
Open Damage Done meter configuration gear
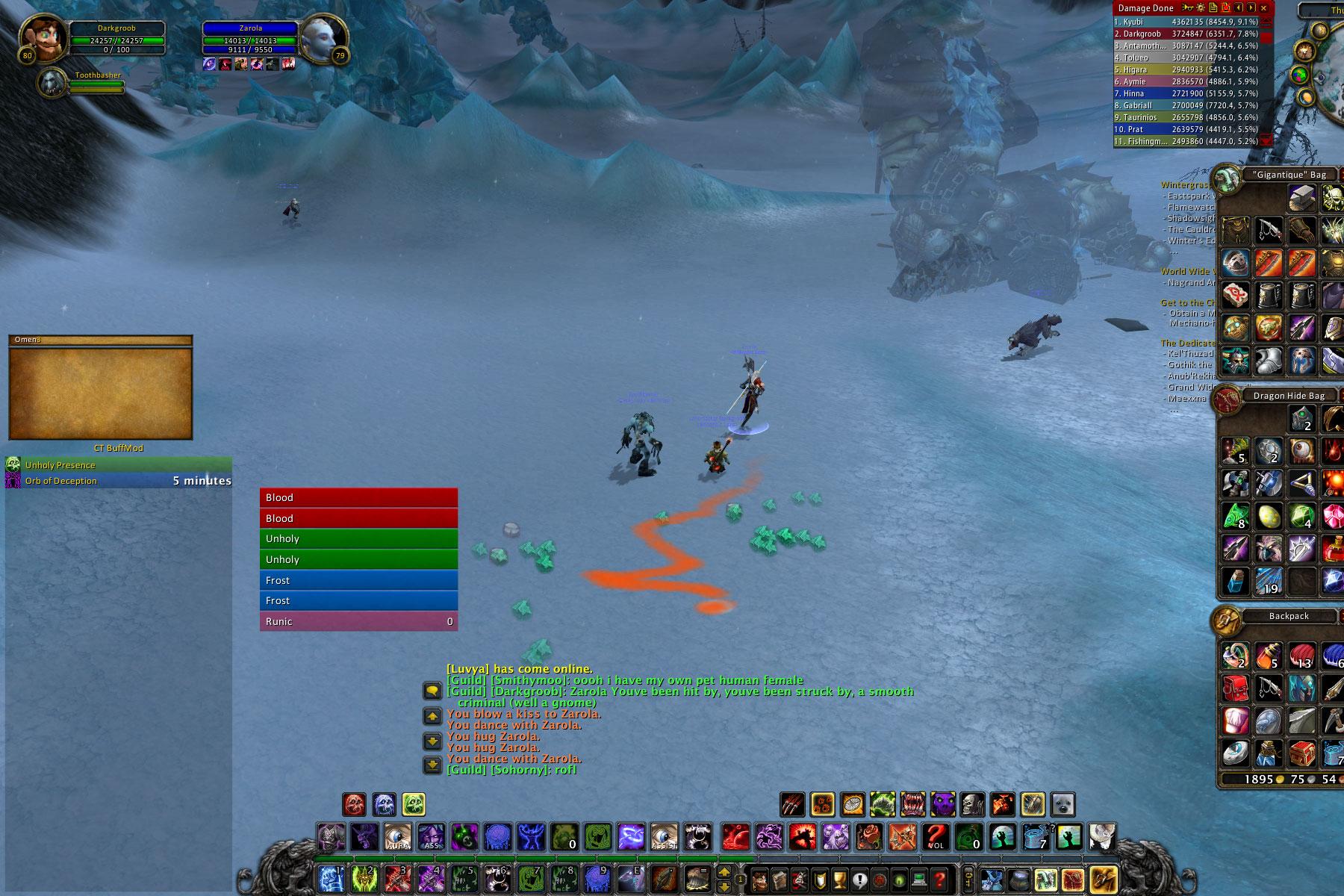1201,8
